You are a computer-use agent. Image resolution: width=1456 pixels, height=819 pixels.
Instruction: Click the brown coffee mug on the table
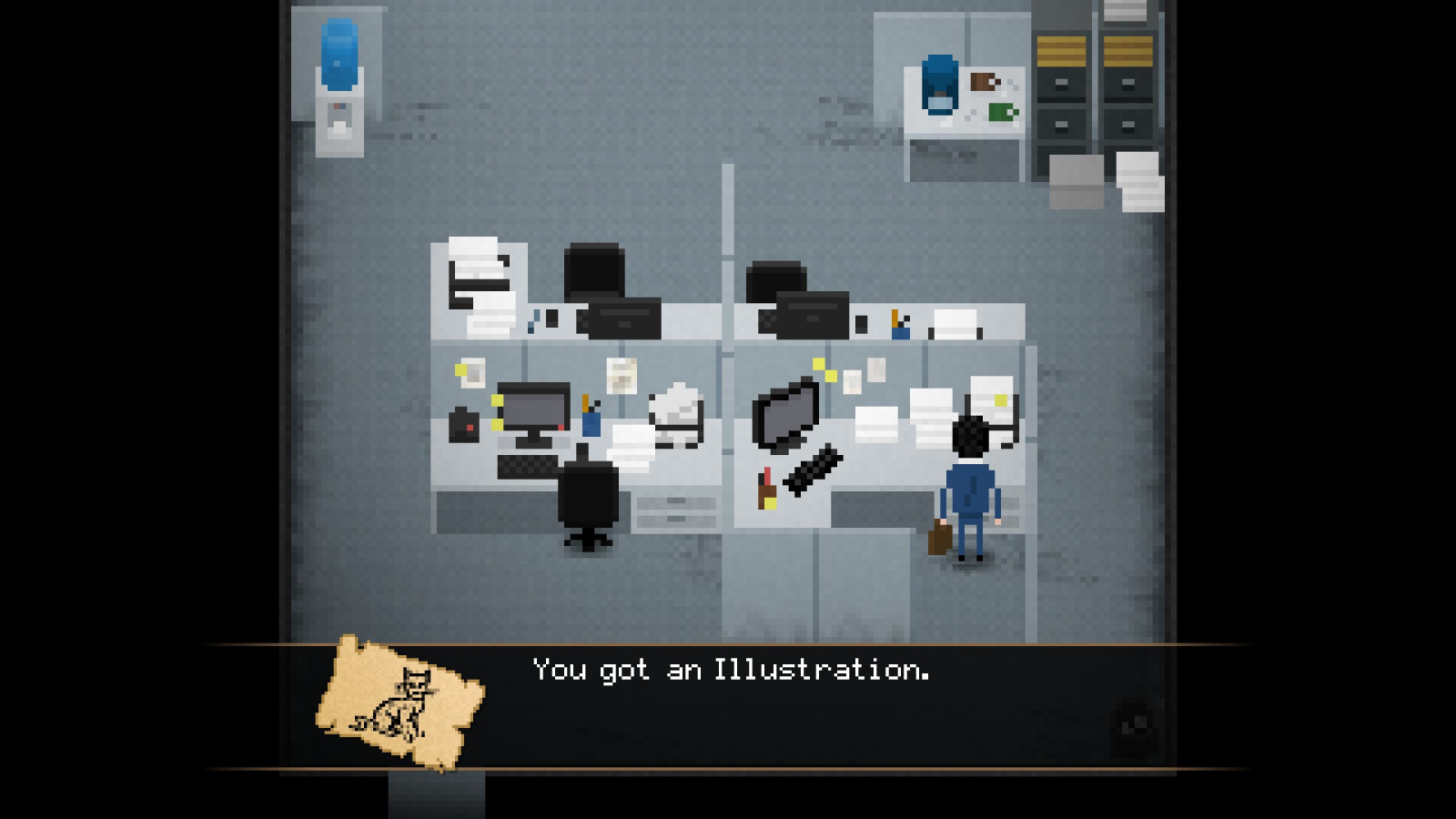[x=982, y=83]
